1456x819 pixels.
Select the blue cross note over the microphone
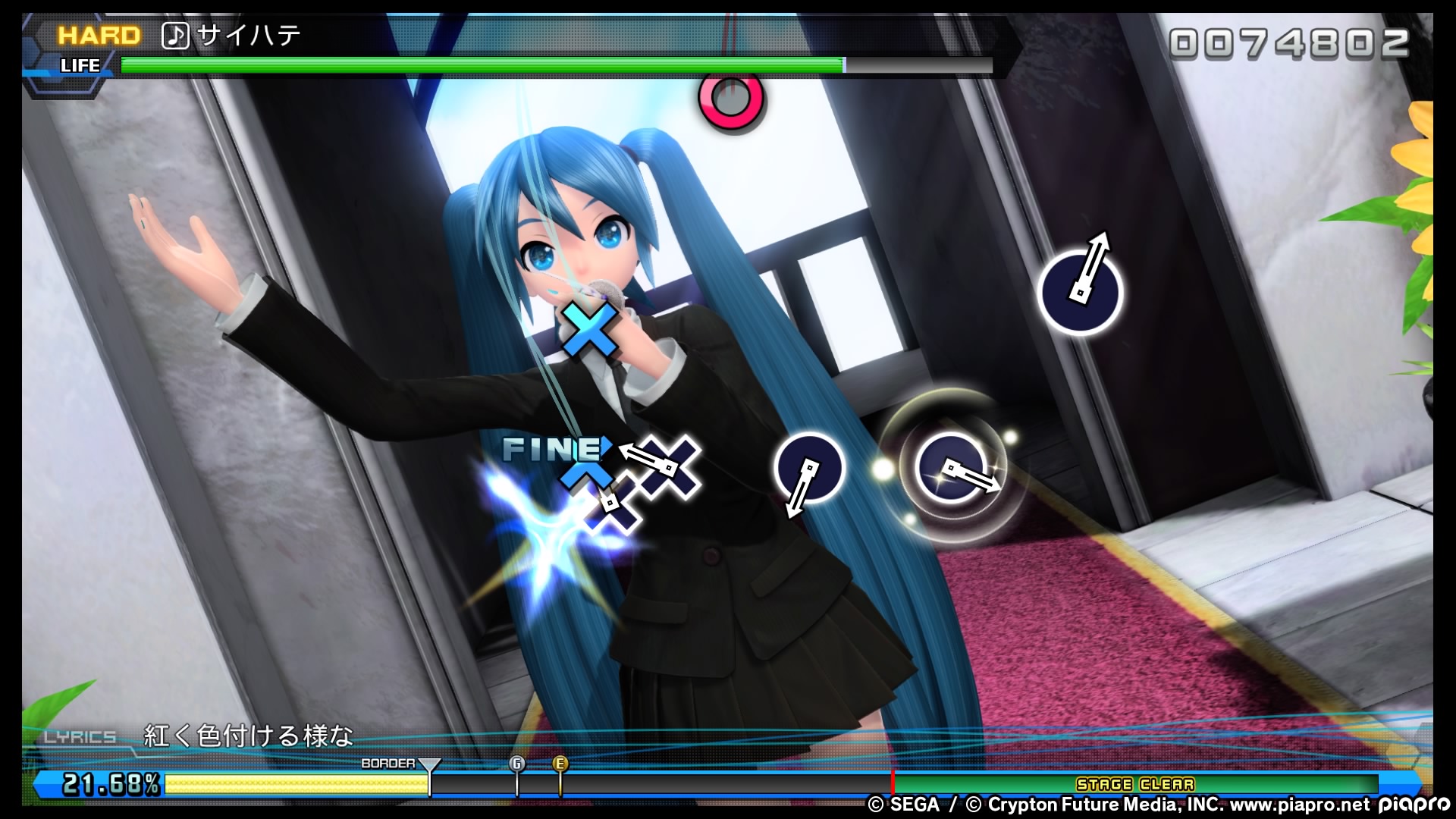(589, 330)
